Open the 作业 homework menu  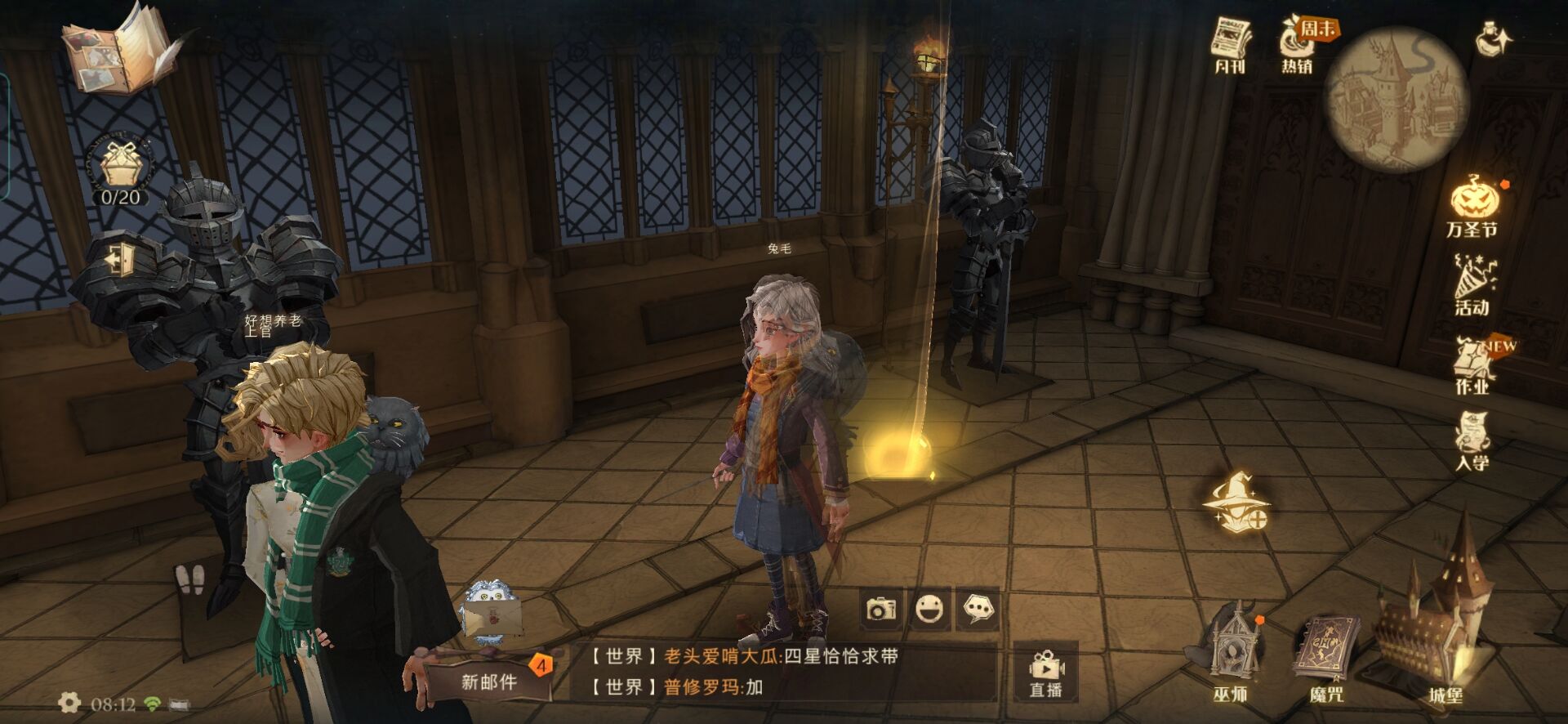tap(1473, 364)
